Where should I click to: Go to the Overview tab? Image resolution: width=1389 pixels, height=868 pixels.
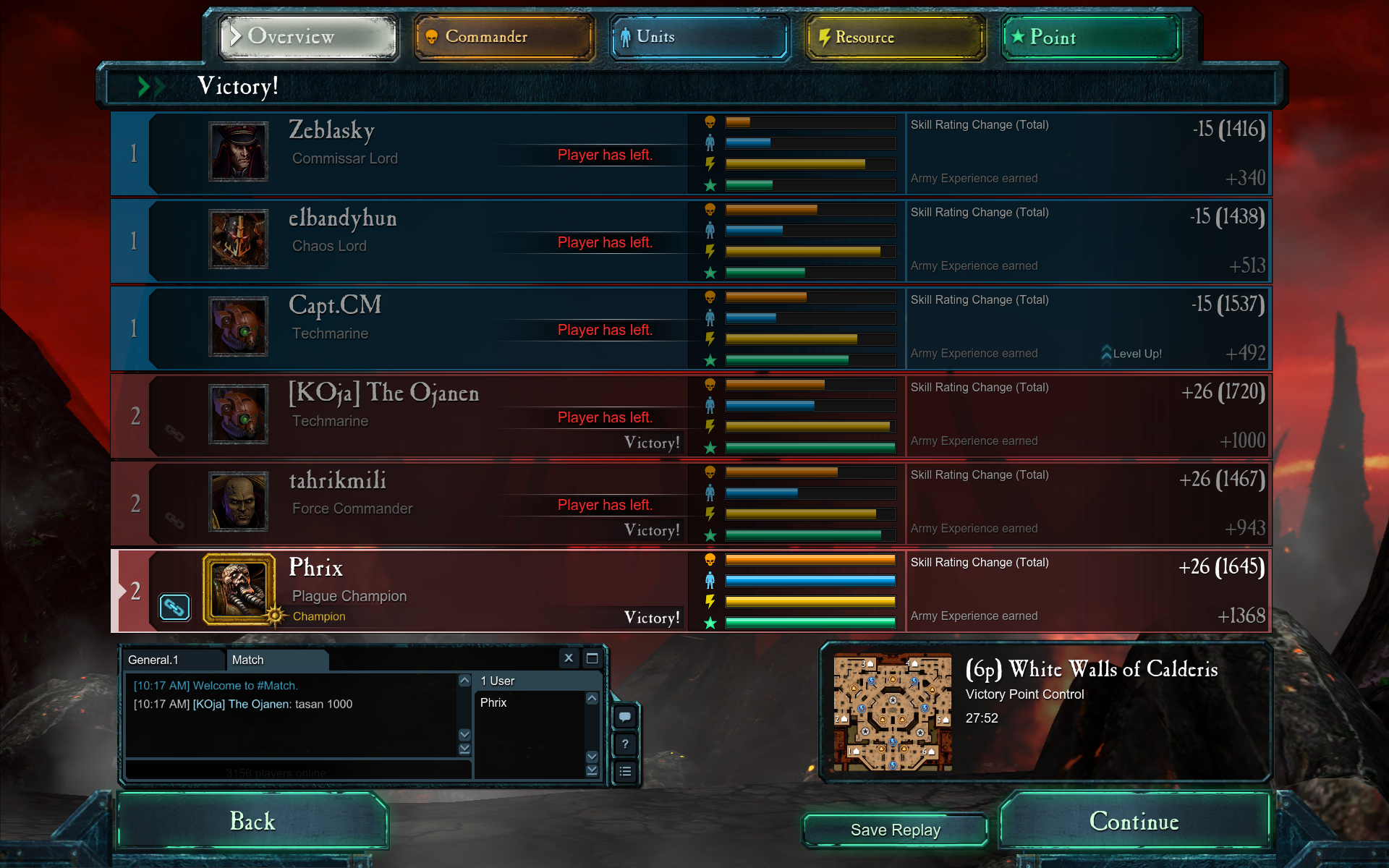coord(308,37)
